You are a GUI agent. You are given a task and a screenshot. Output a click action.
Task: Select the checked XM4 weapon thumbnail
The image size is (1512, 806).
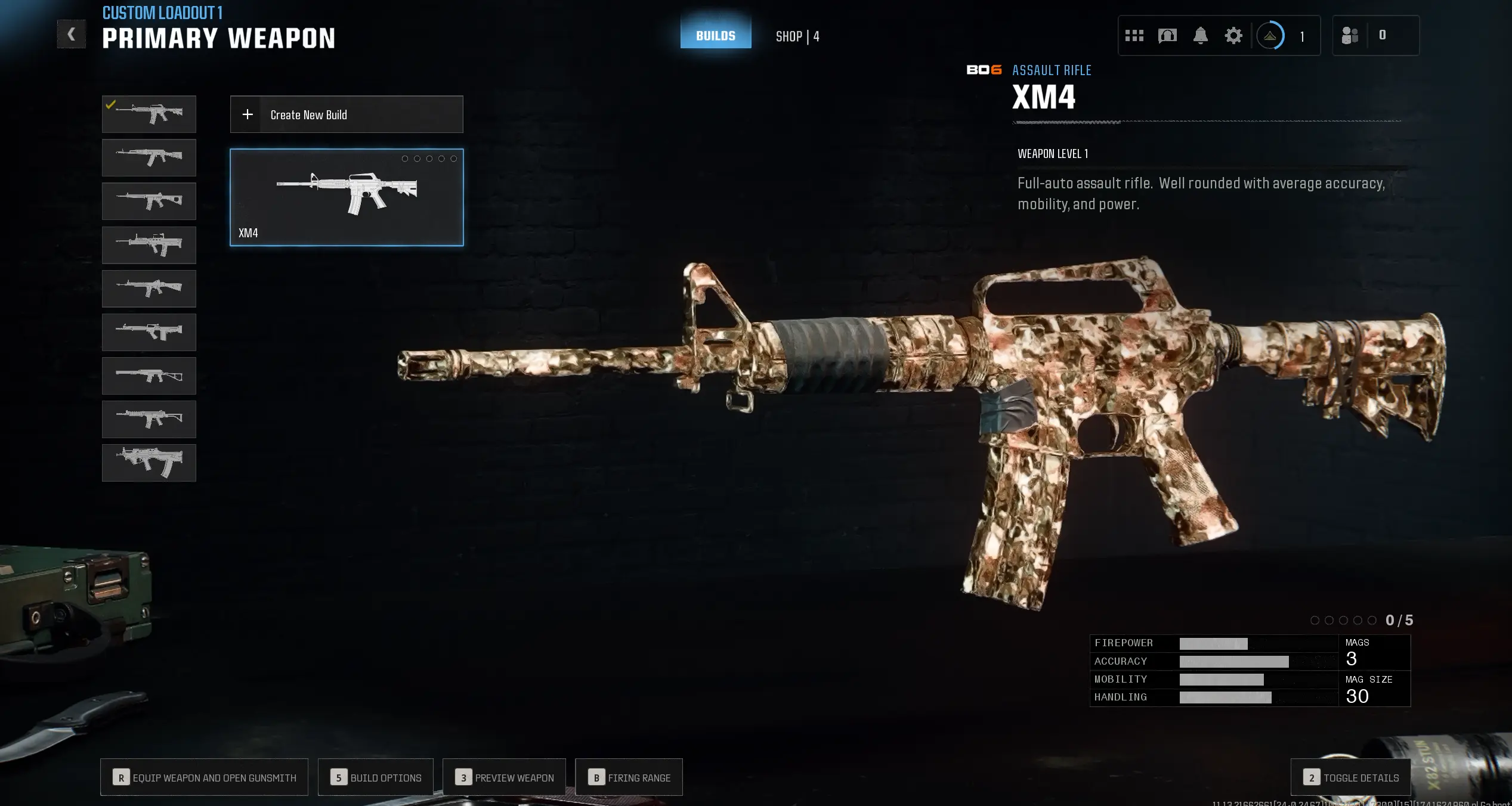pyautogui.click(x=149, y=113)
